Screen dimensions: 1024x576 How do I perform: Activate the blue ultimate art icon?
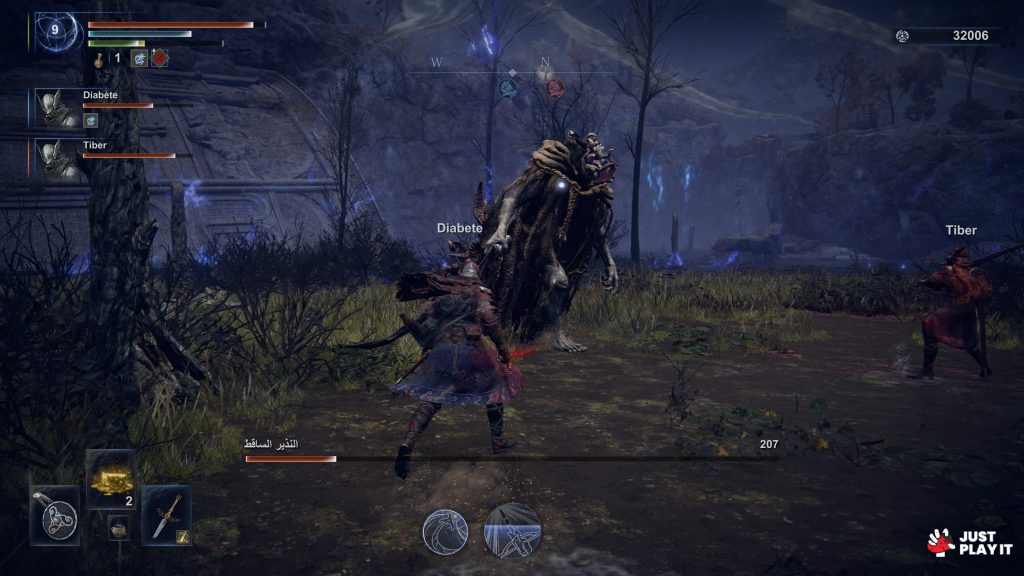click(512, 530)
